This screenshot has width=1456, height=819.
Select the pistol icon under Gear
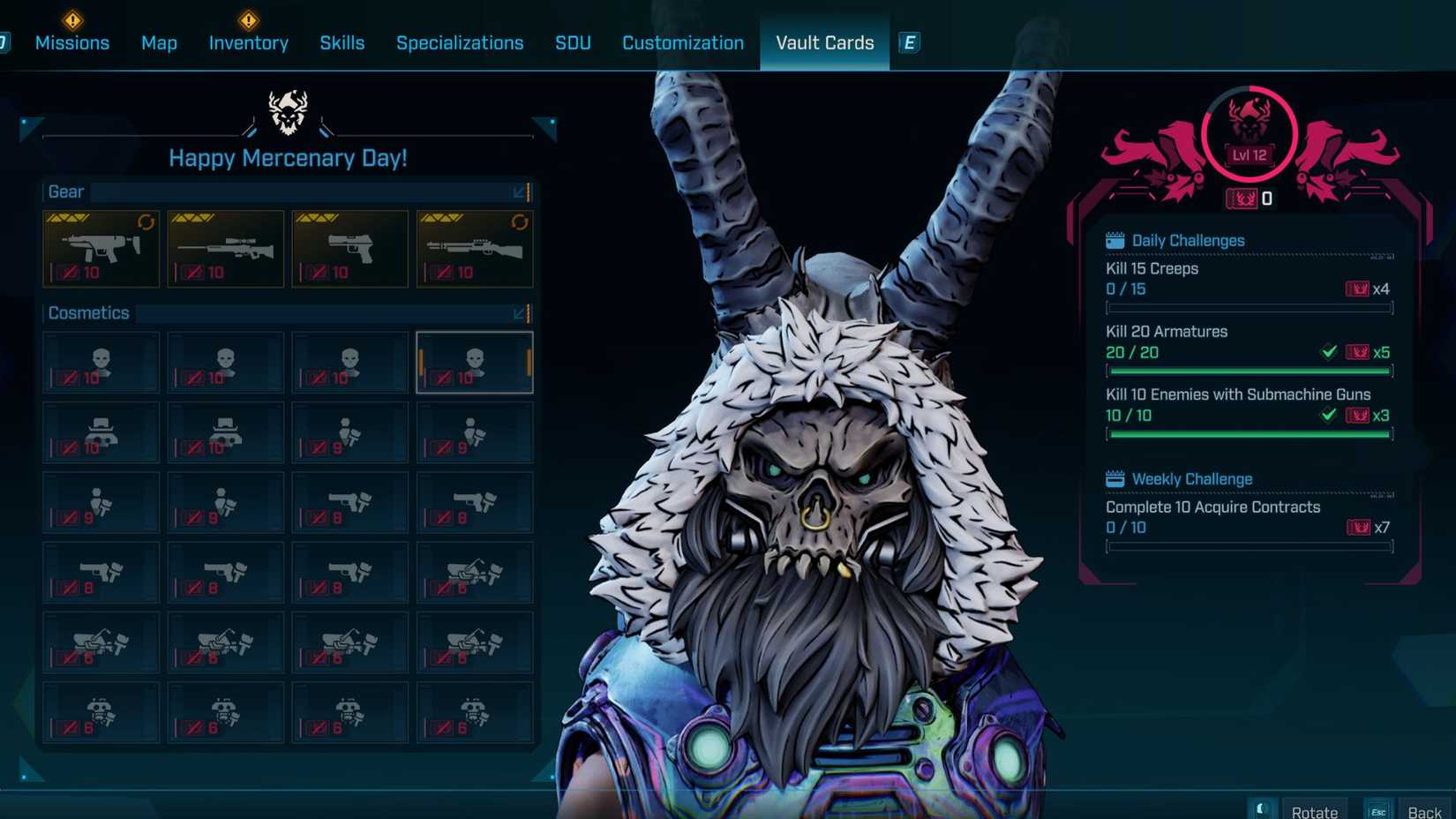349,248
